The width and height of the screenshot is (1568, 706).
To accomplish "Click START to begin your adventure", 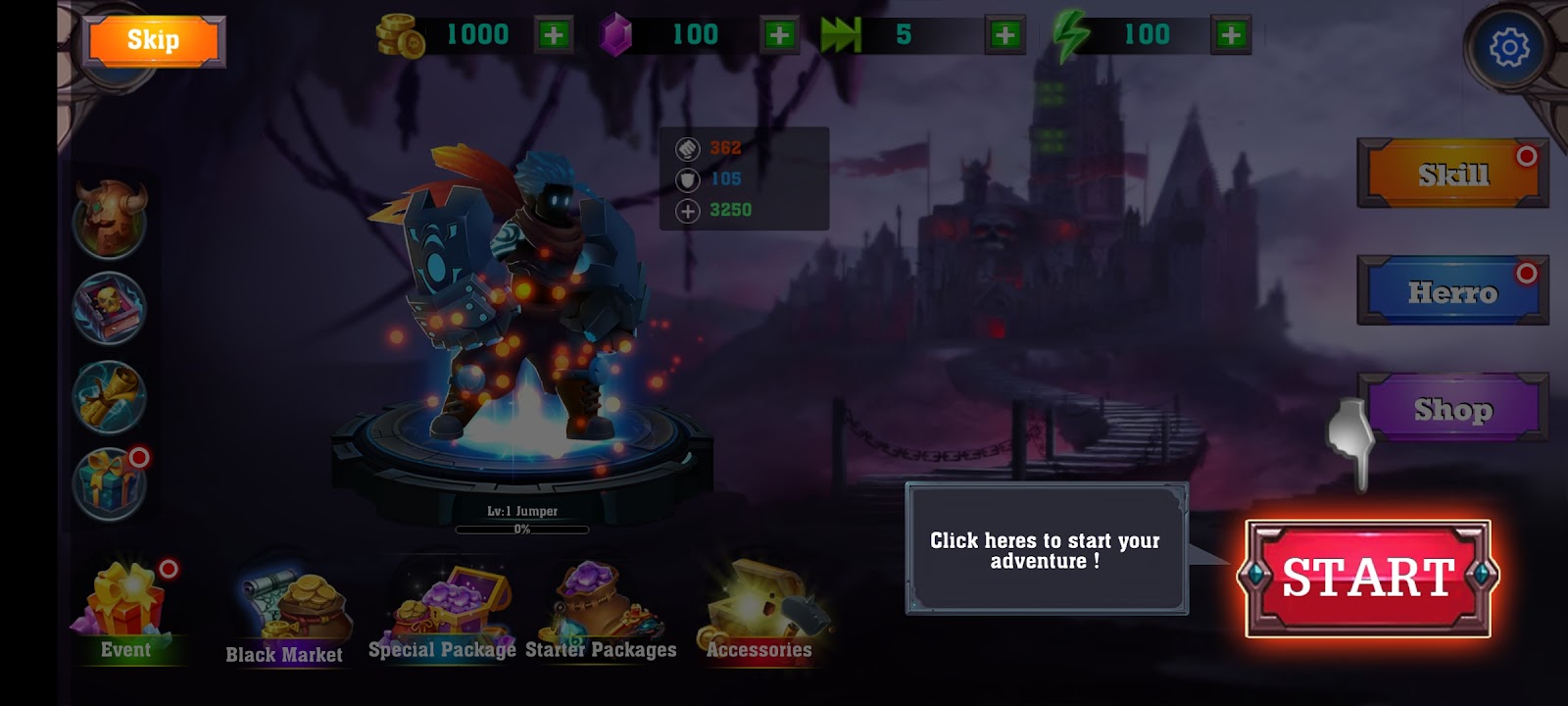I will pos(1367,578).
